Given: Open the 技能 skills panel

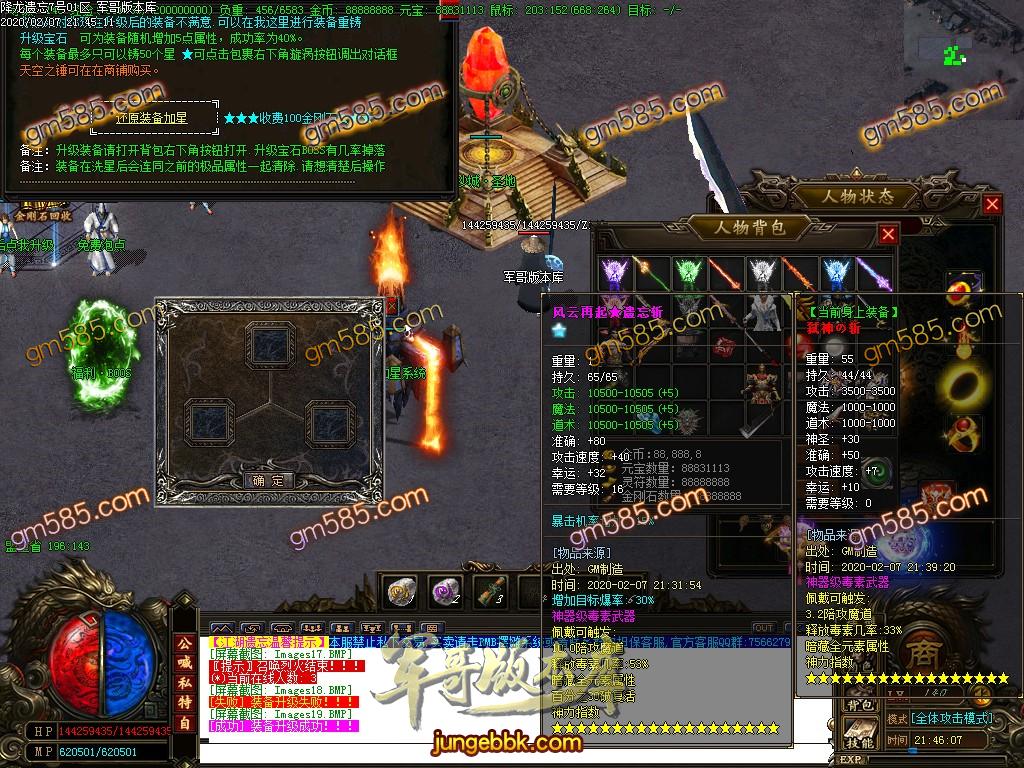Looking at the screenshot, I should [859, 738].
